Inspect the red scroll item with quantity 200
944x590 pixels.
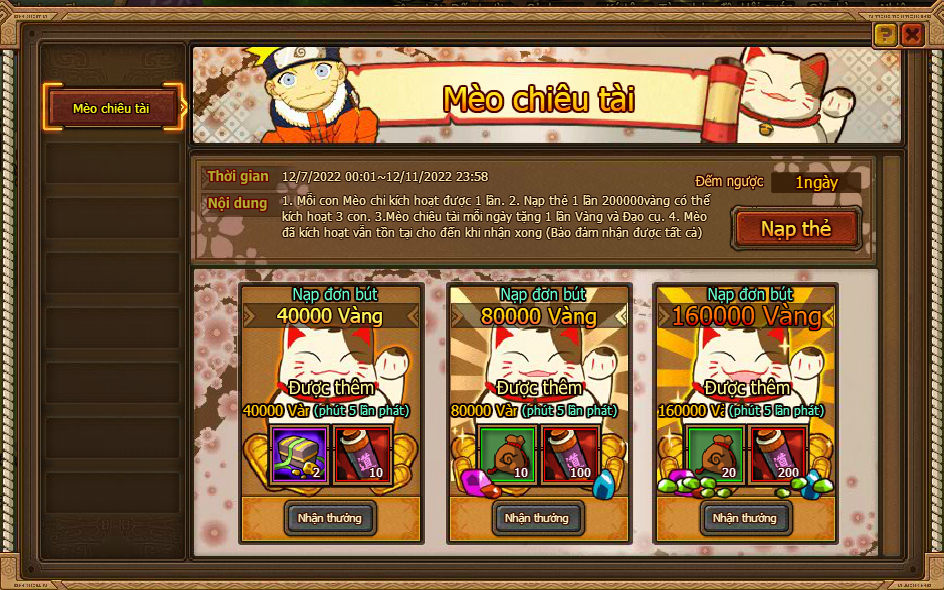coord(775,456)
